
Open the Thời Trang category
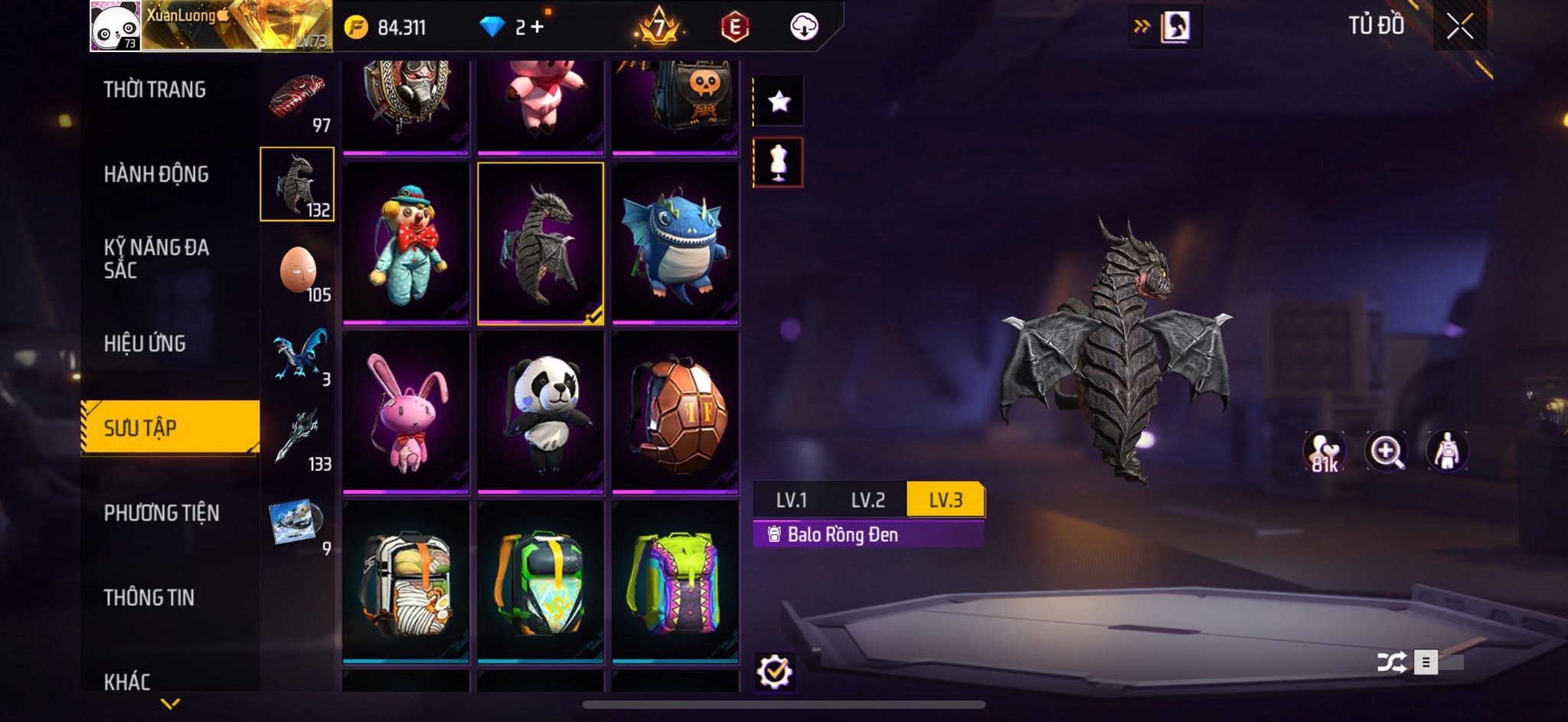[x=155, y=90]
